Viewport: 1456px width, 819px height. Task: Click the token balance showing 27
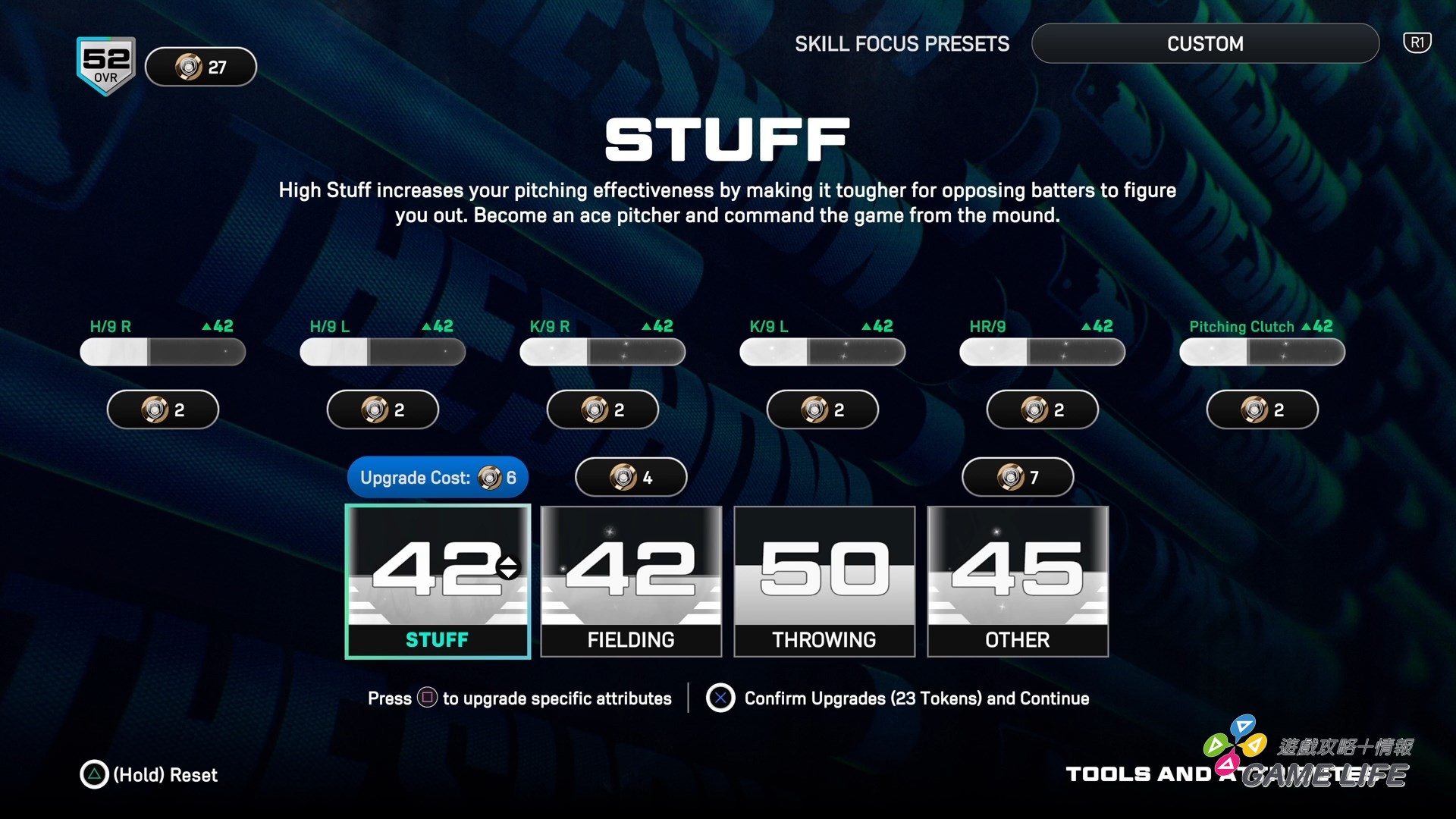[200, 67]
